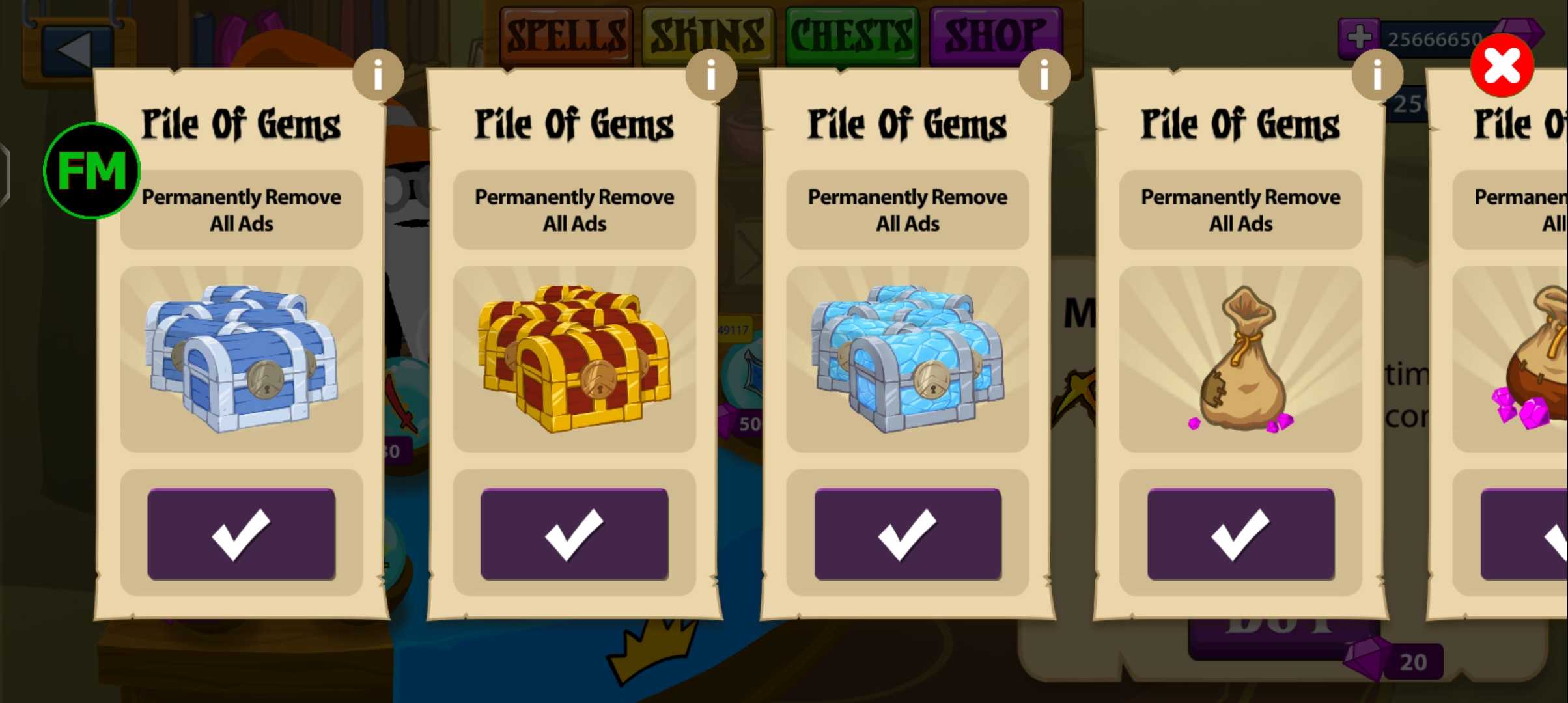This screenshot has height=703, width=1568.
Task: Select the ice crystal chests picture
Action: [x=908, y=358]
